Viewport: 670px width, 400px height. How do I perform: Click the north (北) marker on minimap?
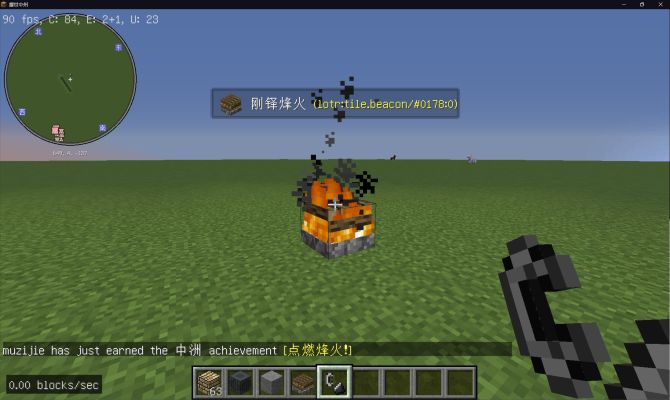tap(39, 32)
